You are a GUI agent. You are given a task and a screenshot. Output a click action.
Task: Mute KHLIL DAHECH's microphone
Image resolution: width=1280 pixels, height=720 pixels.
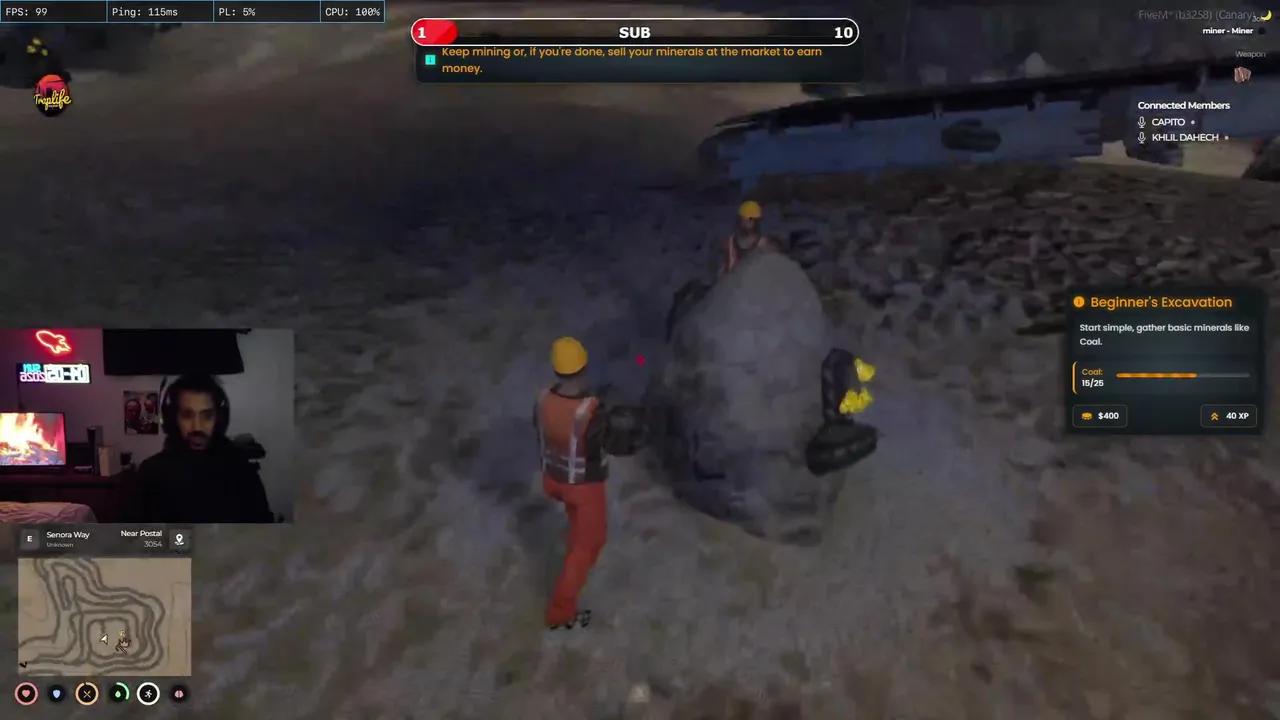(x=1142, y=137)
